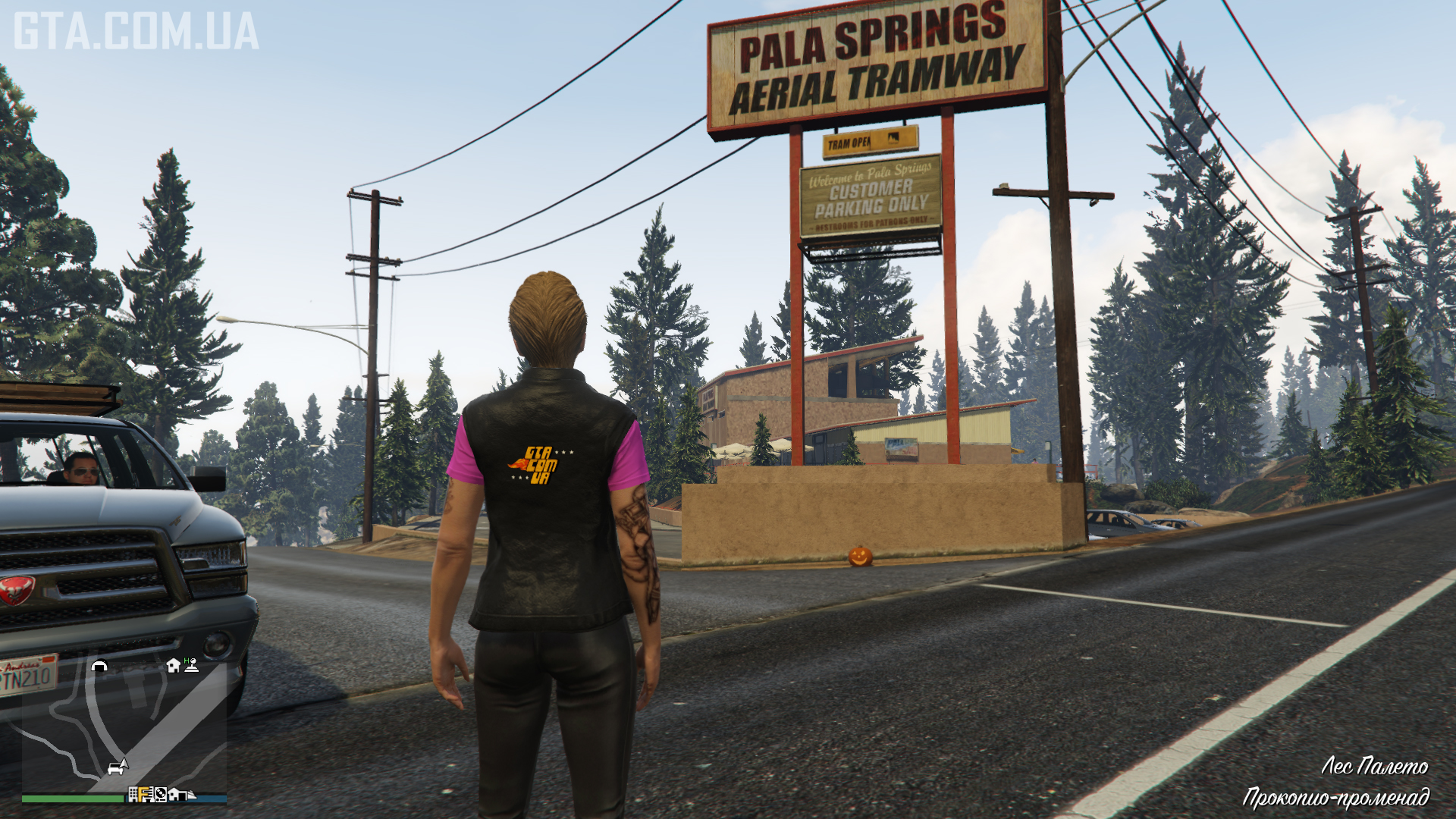The height and width of the screenshot is (819, 1456).
Task: Select the bunker arch blip on minimap
Action: pos(99,667)
